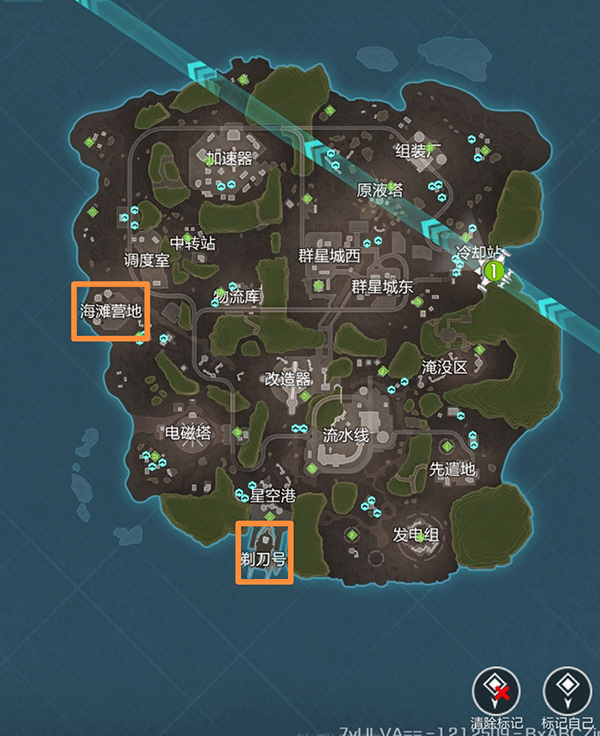Mark the 群星城西 area on the map
The image size is (600, 736).
click(330, 256)
